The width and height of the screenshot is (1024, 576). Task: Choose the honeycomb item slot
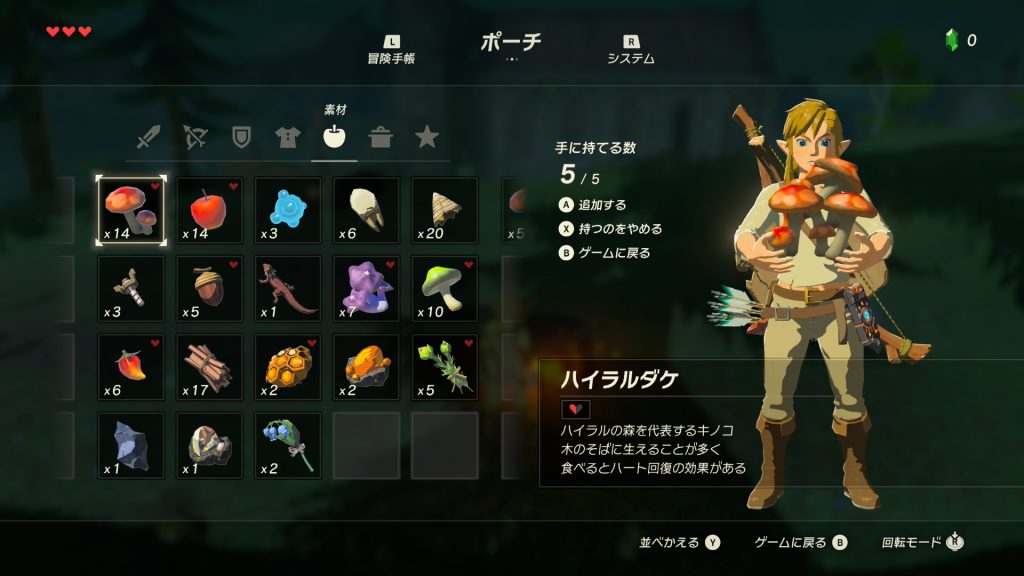(288, 367)
